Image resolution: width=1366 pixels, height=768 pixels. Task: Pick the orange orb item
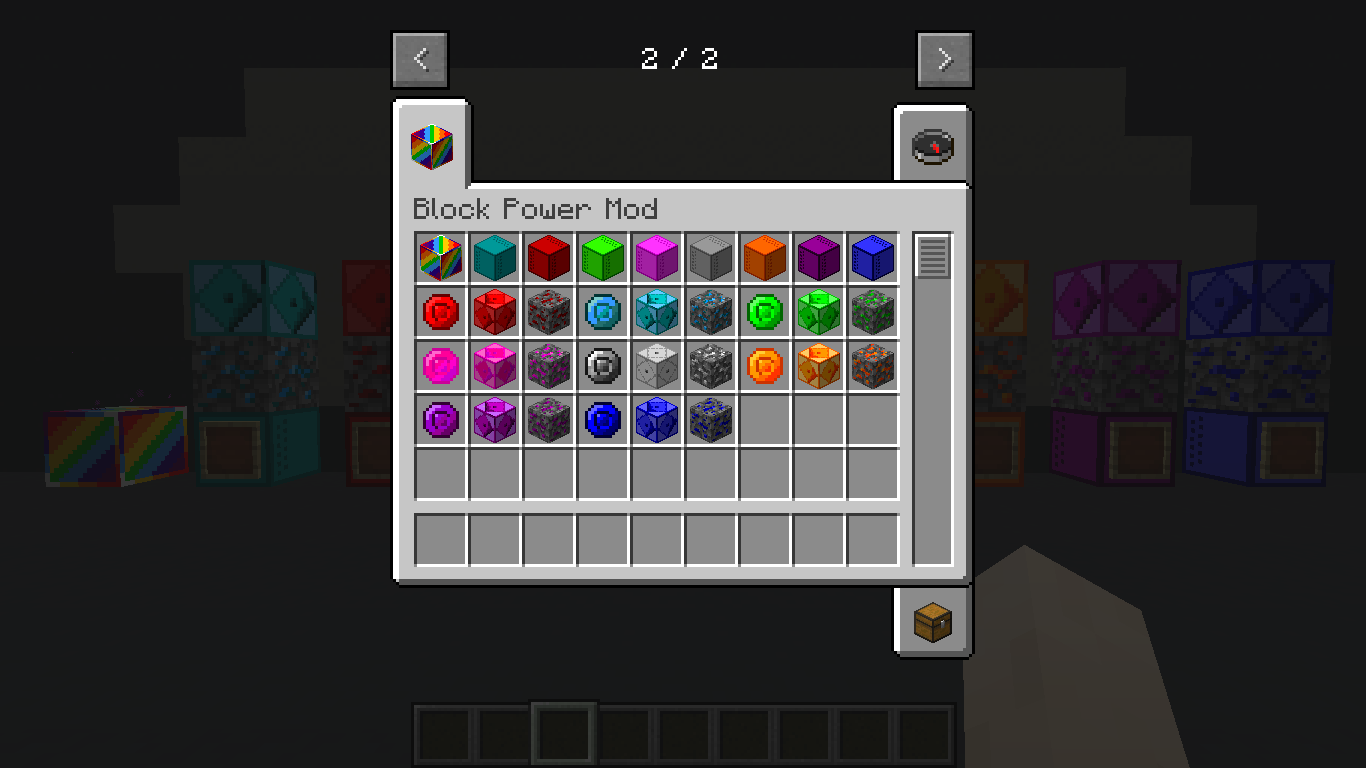pyautogui.click(x=765, y=365)
